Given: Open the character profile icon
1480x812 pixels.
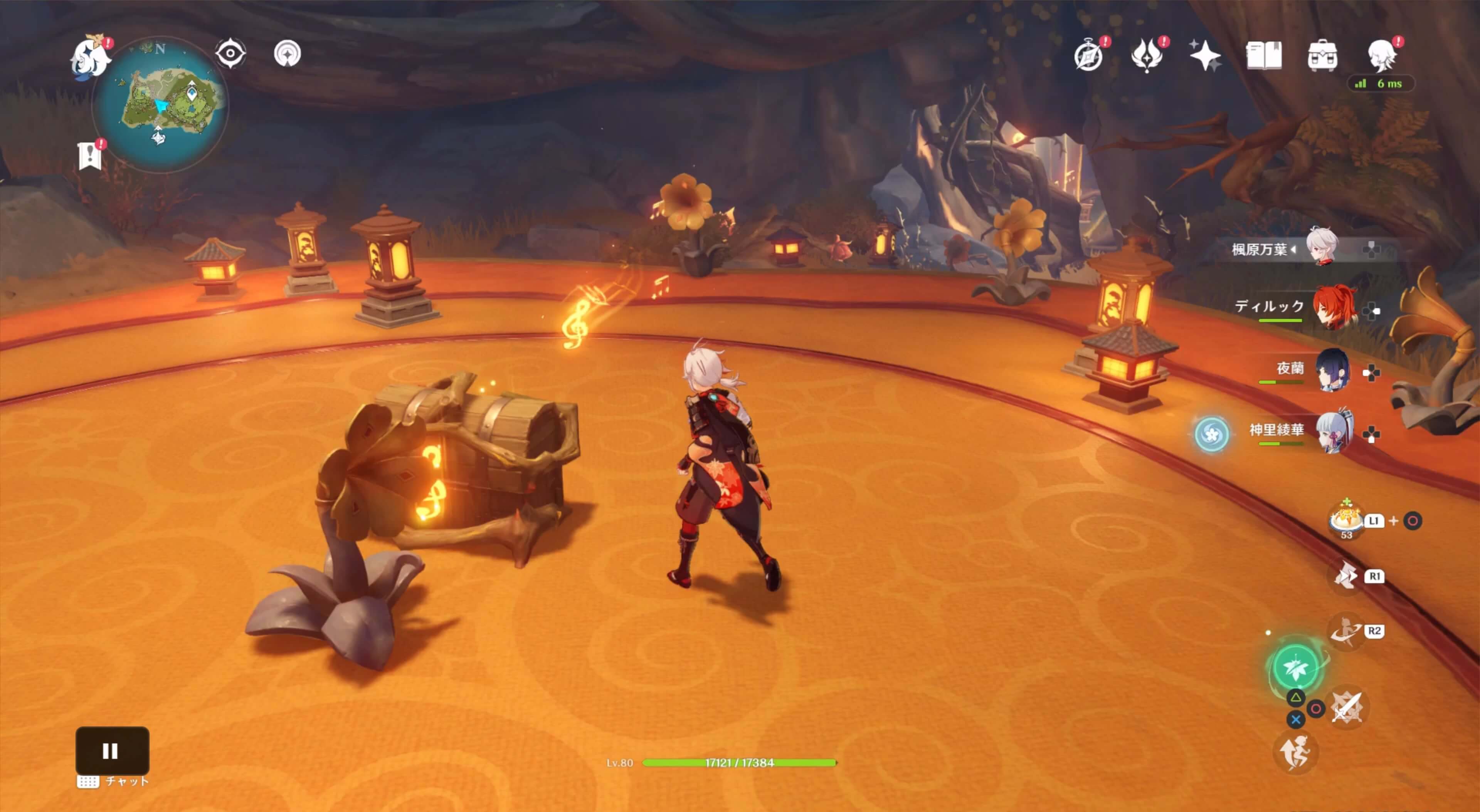Looking at the screenshot, I should coord(1382,56).
